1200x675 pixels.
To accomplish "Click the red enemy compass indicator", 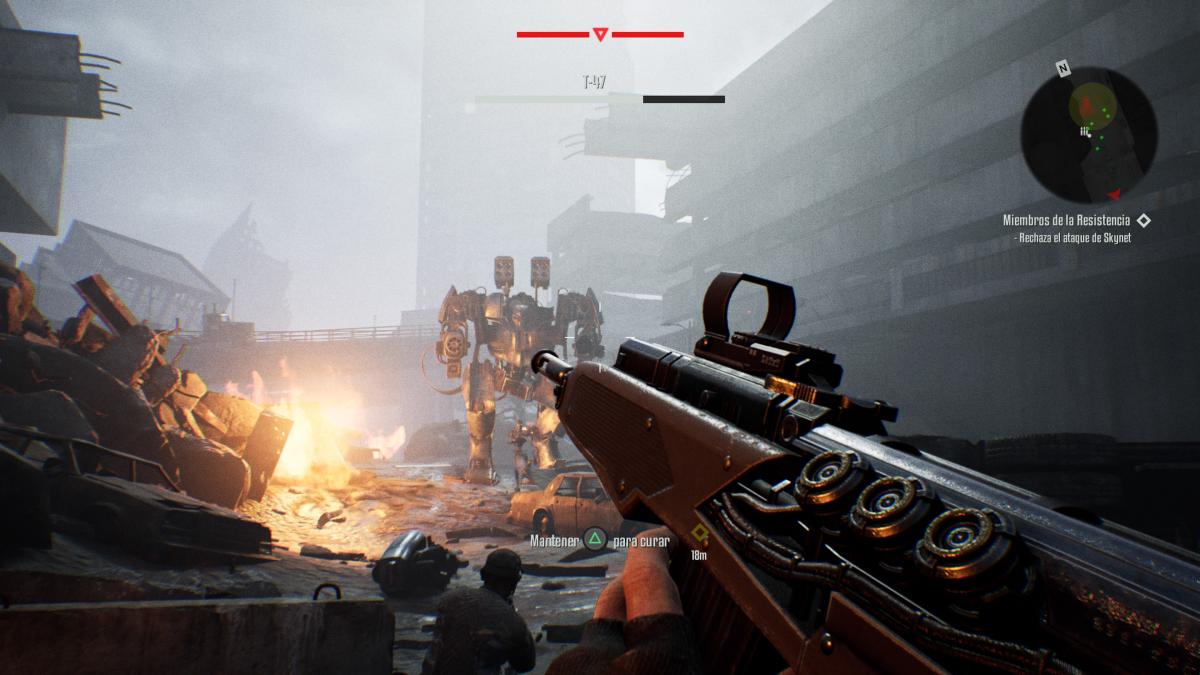I will [x=599, y=35].
